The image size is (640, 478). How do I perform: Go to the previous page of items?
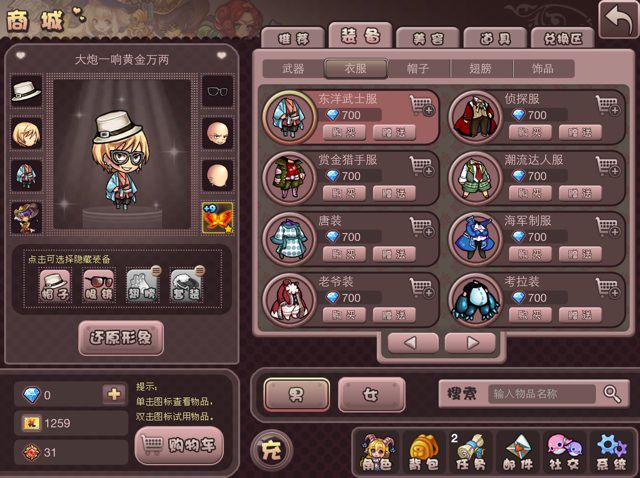[409, 343]
